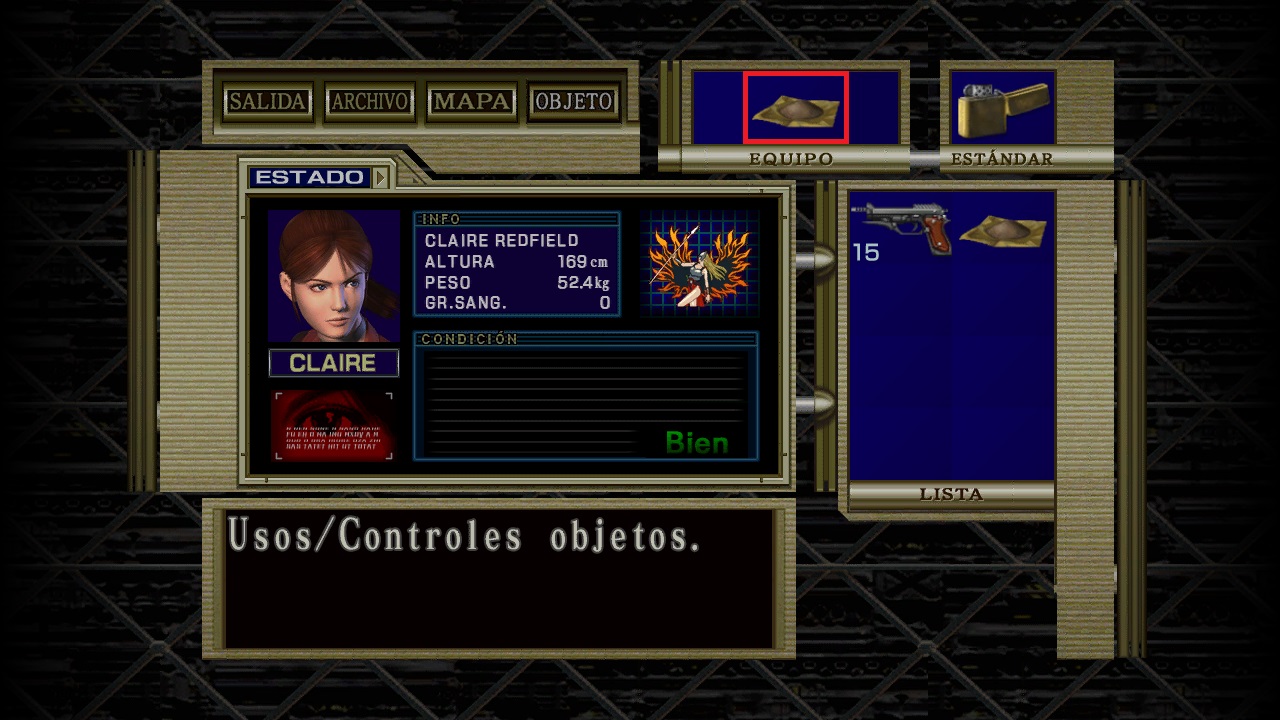Click the arrow beside the ESTADO tab

click(x=380, y=178)
